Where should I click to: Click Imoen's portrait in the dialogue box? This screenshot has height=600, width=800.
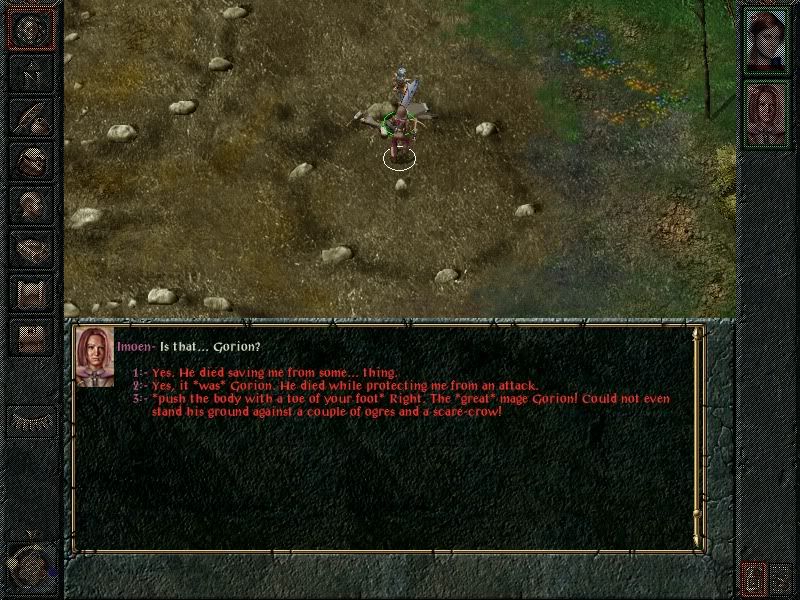(x=93, y=356)
